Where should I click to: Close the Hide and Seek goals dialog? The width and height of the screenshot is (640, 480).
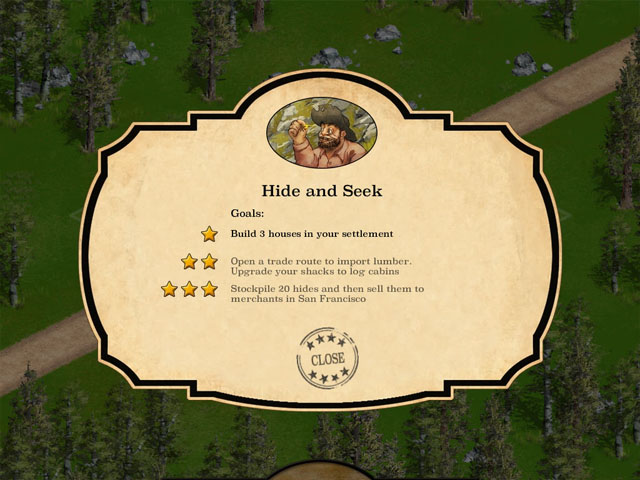pos(327,358)
